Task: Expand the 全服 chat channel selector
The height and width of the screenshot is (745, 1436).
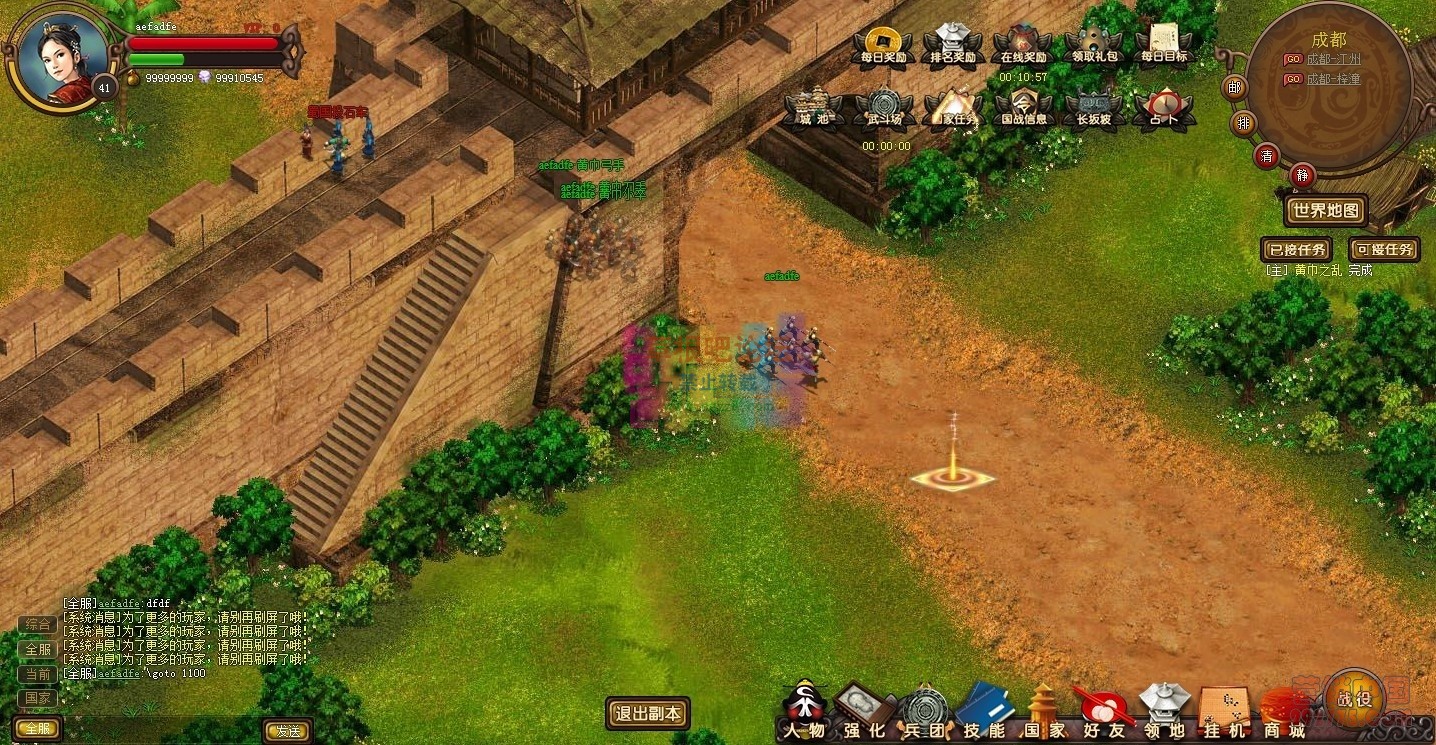Action: (36, 728)
